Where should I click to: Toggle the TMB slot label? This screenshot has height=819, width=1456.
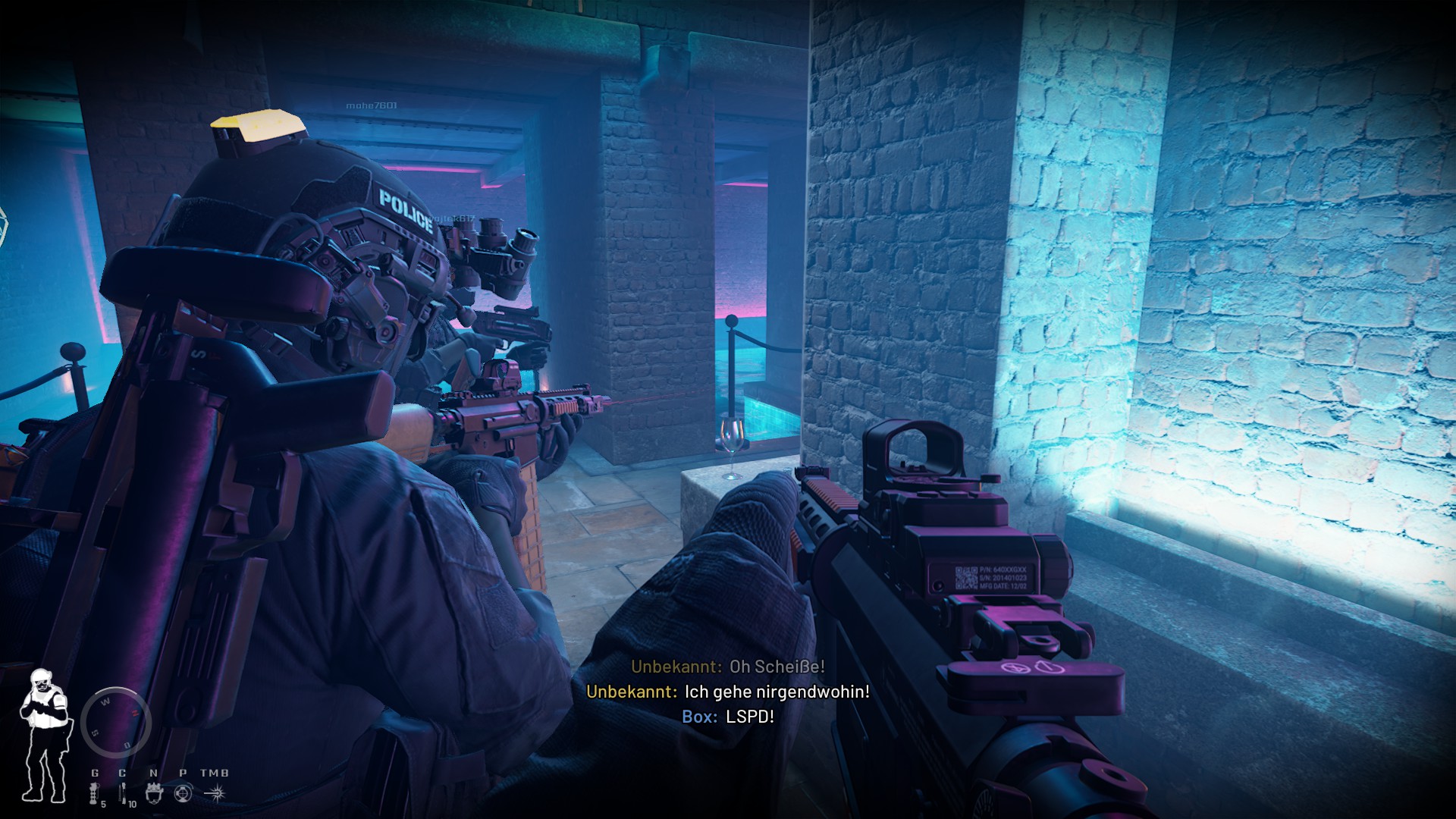pos(215,773)
